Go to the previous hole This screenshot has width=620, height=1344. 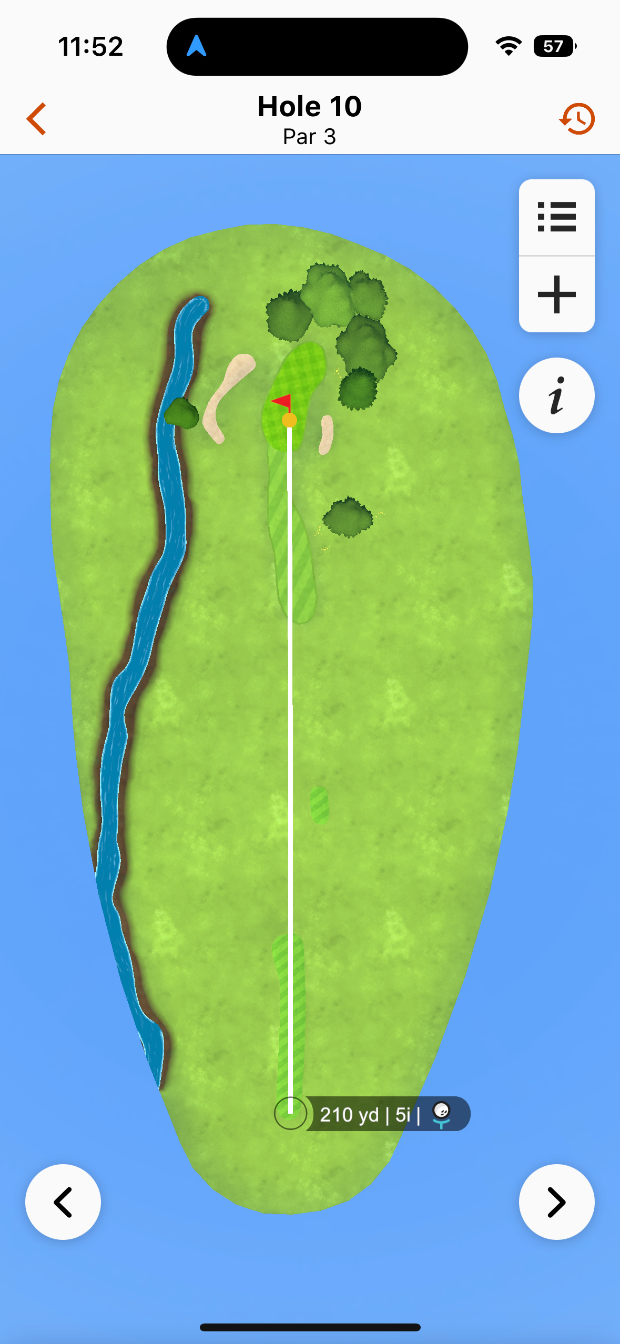(63, 1202)
